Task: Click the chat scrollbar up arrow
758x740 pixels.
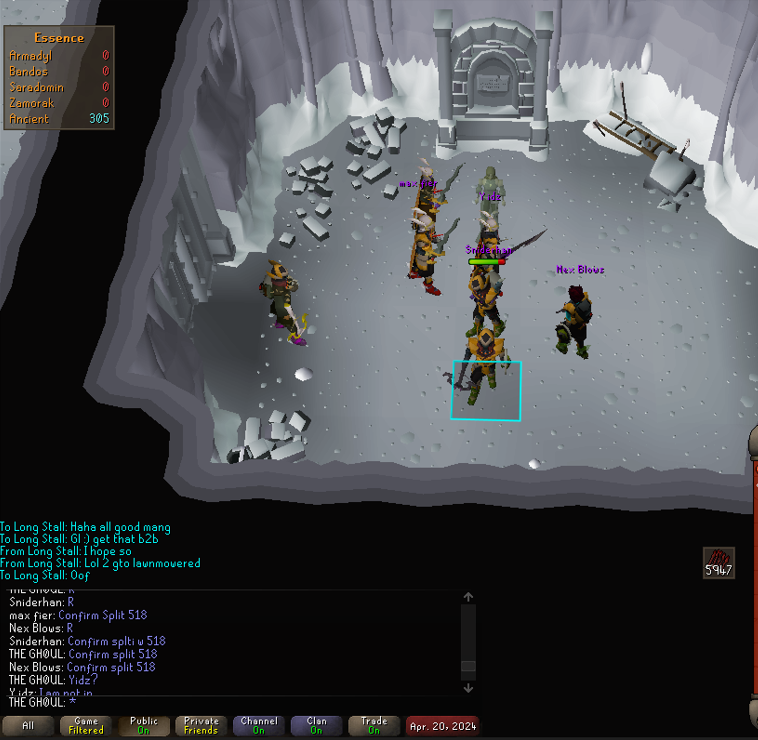Action: 468,597
